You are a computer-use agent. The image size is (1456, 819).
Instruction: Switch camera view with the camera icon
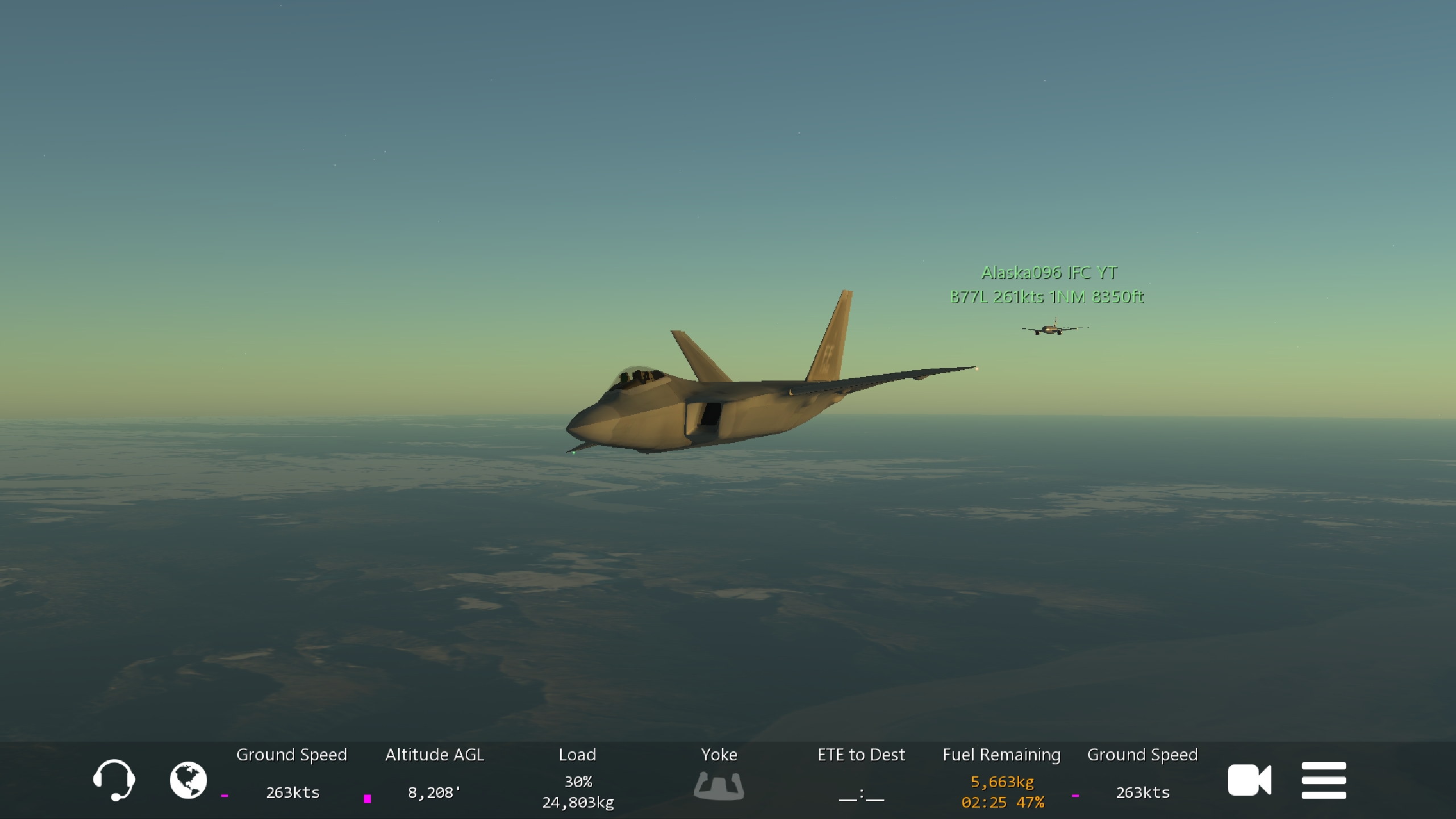[x=1249, y=780]
